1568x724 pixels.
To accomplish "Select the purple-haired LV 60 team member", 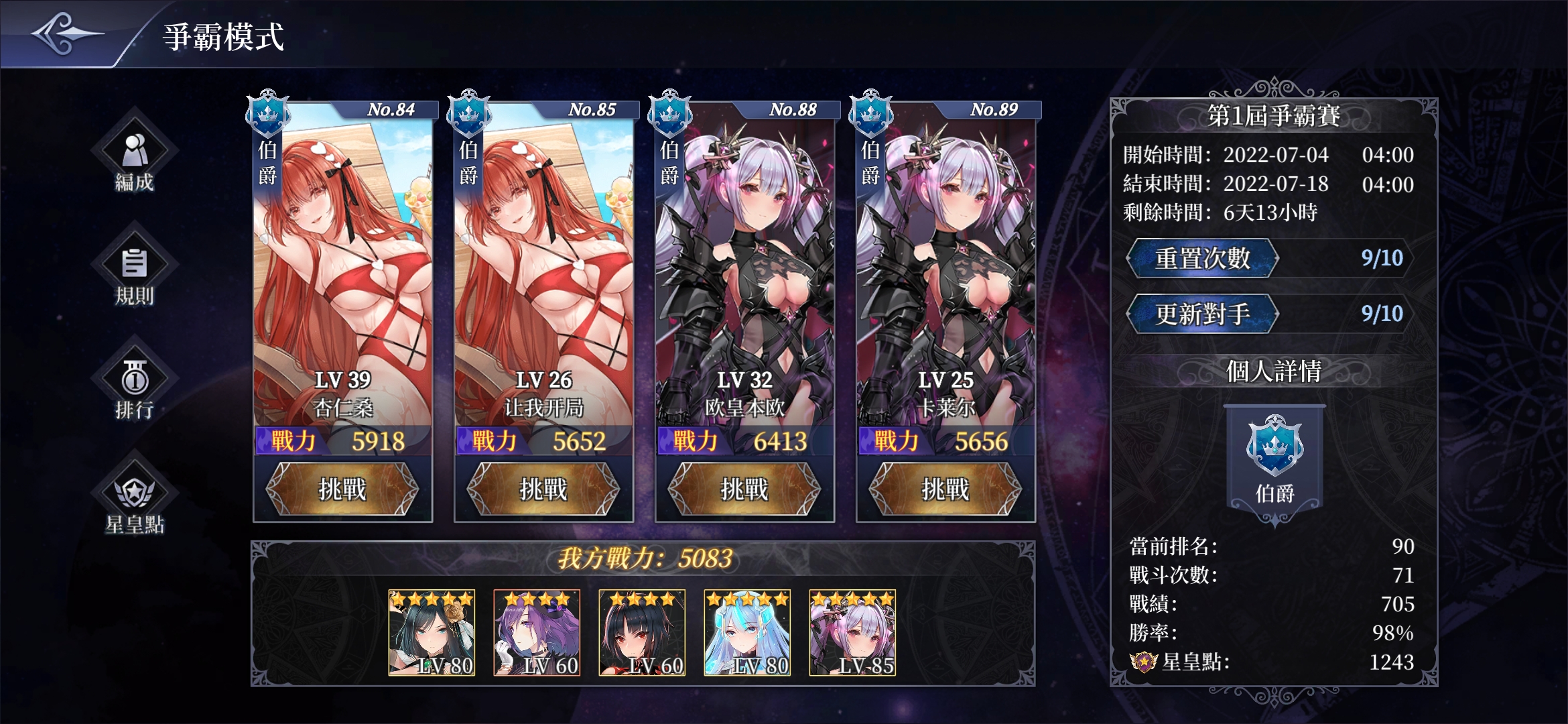I will pyautogui.click(x=537, y=632).
